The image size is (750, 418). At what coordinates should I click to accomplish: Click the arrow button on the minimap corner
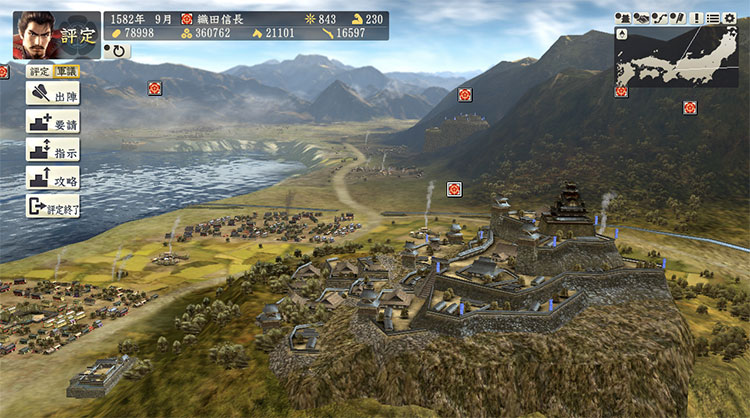coord(622,34)
